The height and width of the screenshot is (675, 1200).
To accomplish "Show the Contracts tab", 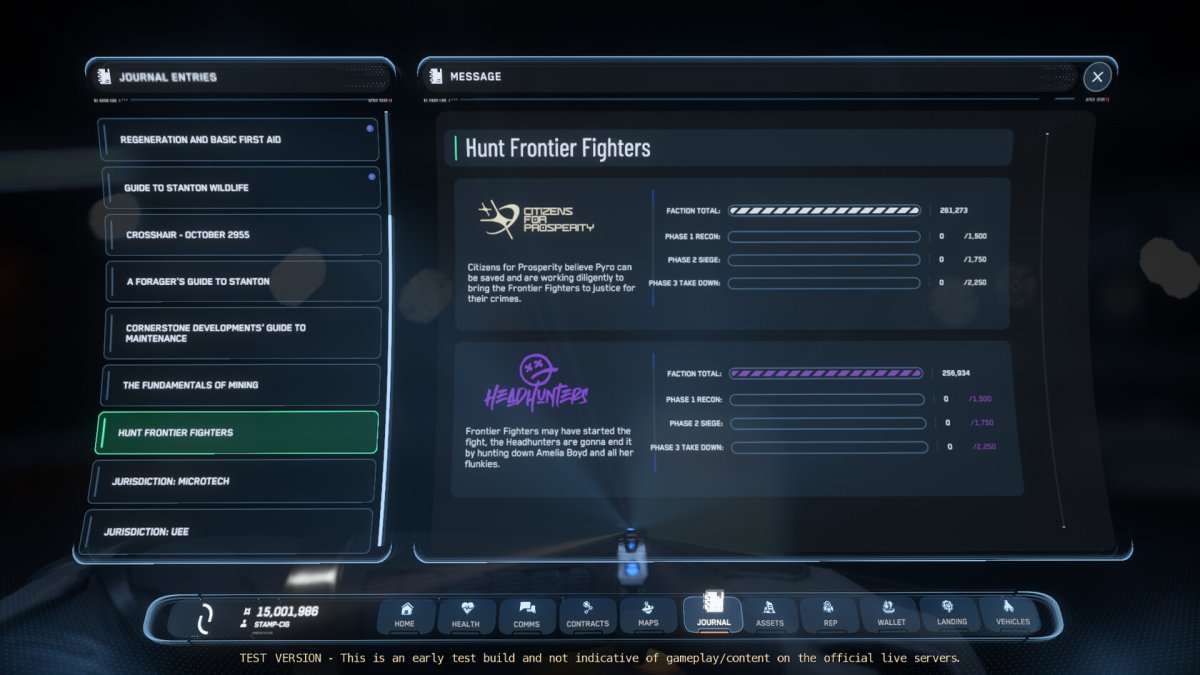I will 588,615.
